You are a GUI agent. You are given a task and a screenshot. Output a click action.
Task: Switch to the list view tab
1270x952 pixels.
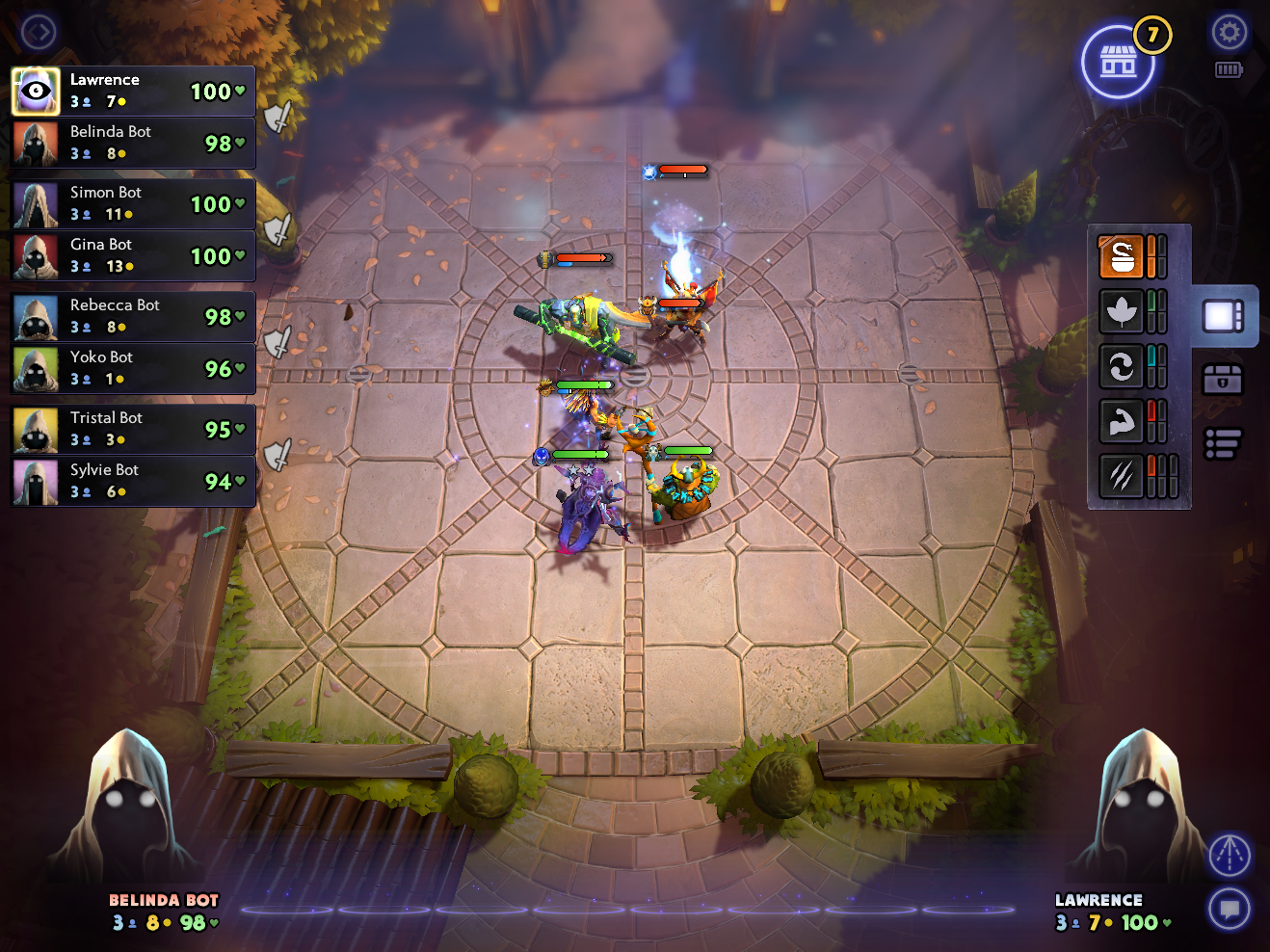coord(1223,443)
